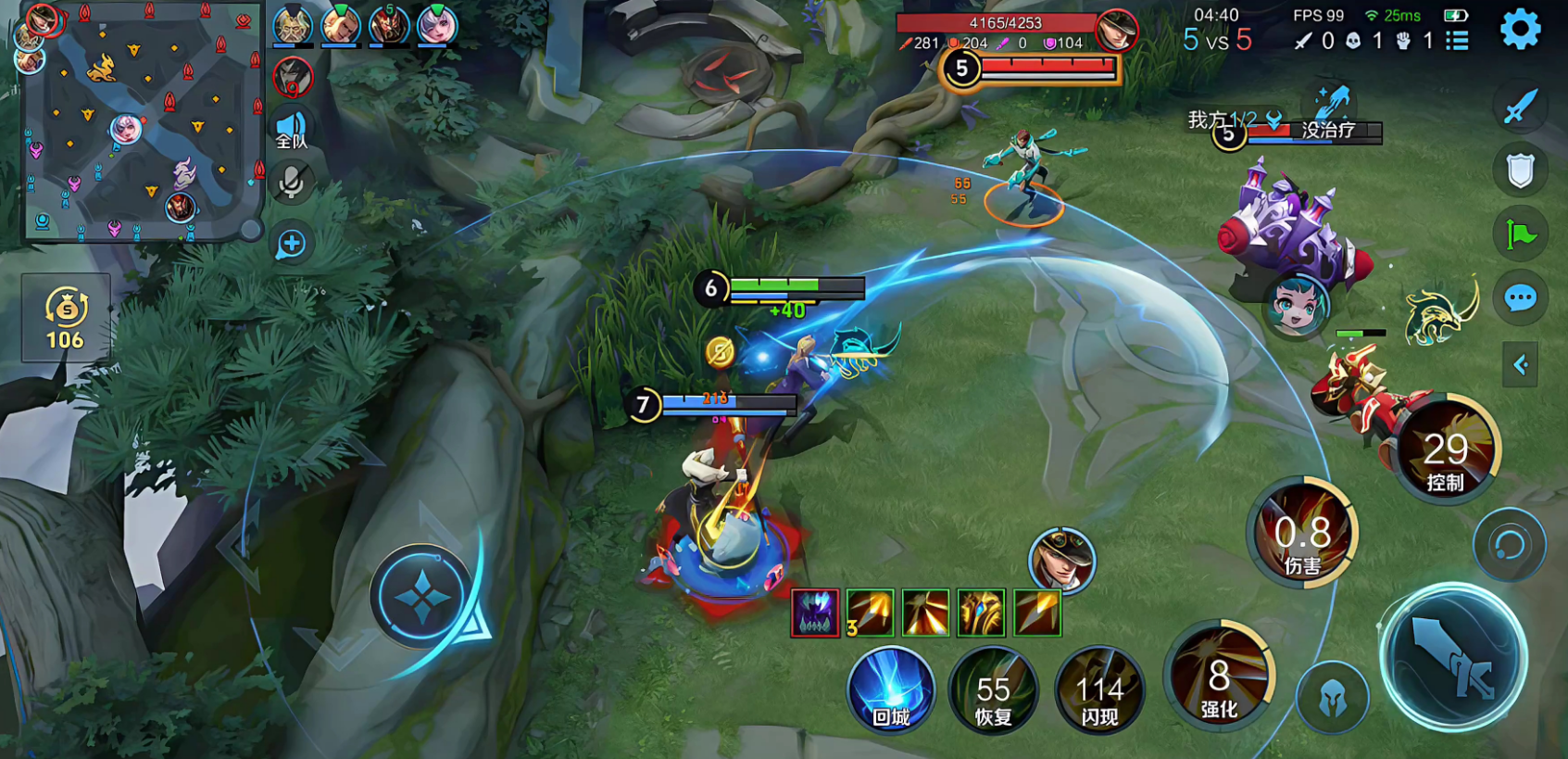1568x759 pixels.
Task: Open the settings gear menu
Action: pos(1520,31)
